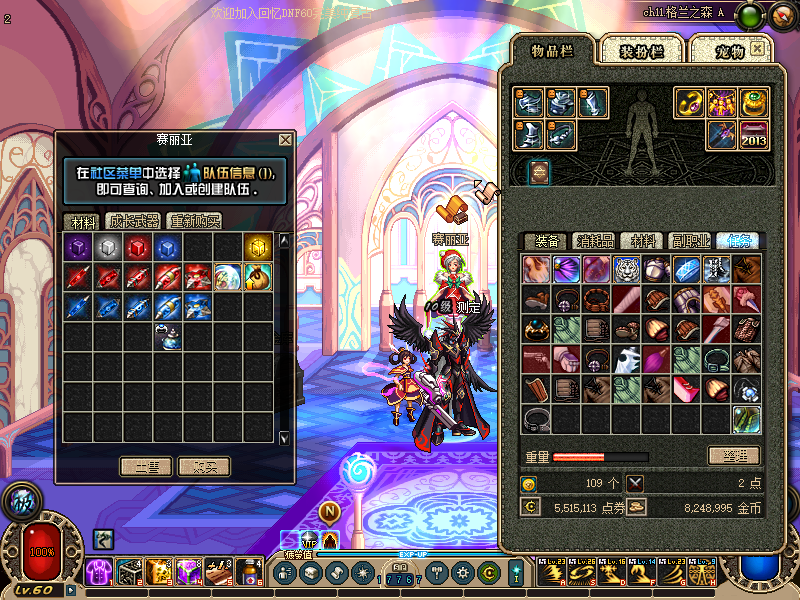This screenshot has height=600, width=800.
Task: Click the 出售 sell button
Action: [x=146, y=466]
